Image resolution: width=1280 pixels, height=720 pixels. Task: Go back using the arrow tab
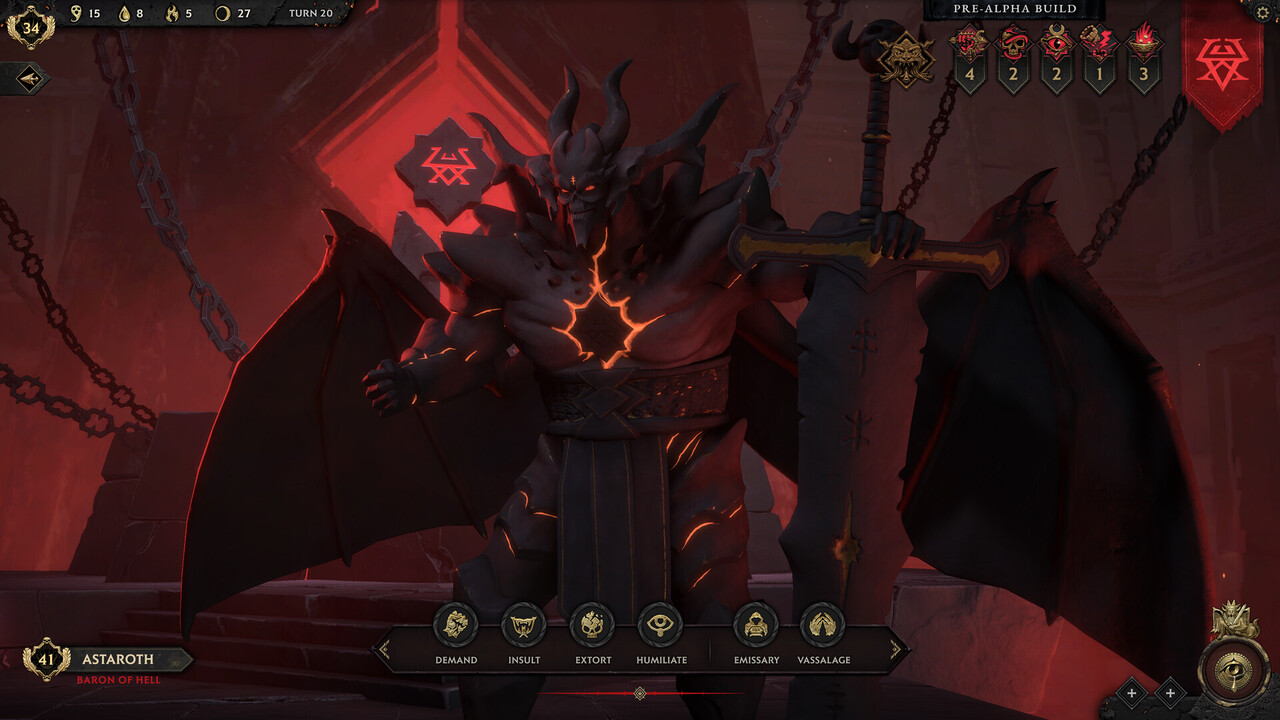[24, 79]
